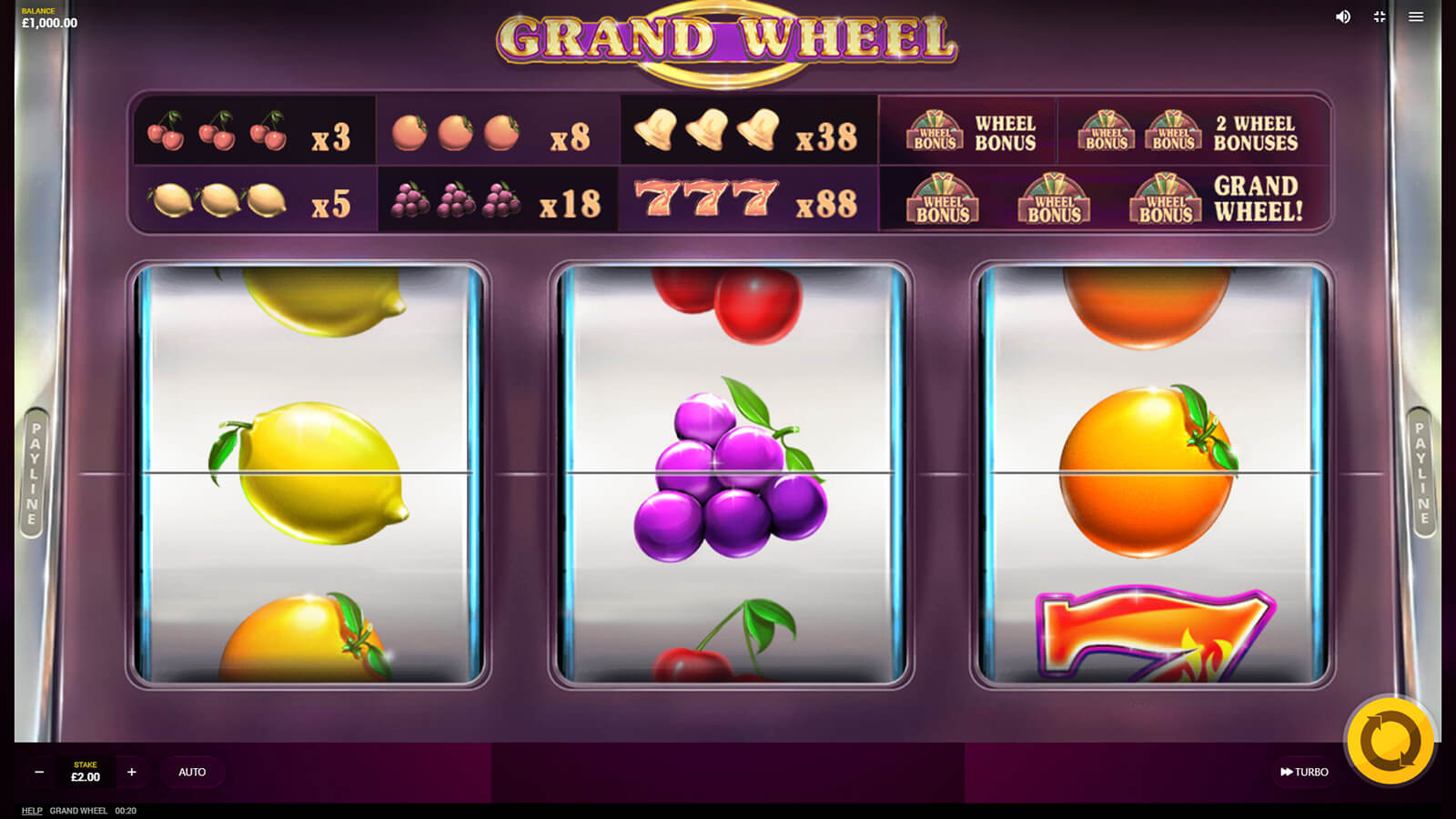Image resolution: width=1456 pixels, height=819 pixels.
Task: Open the Auto spin options
Action: pos(192,772)
